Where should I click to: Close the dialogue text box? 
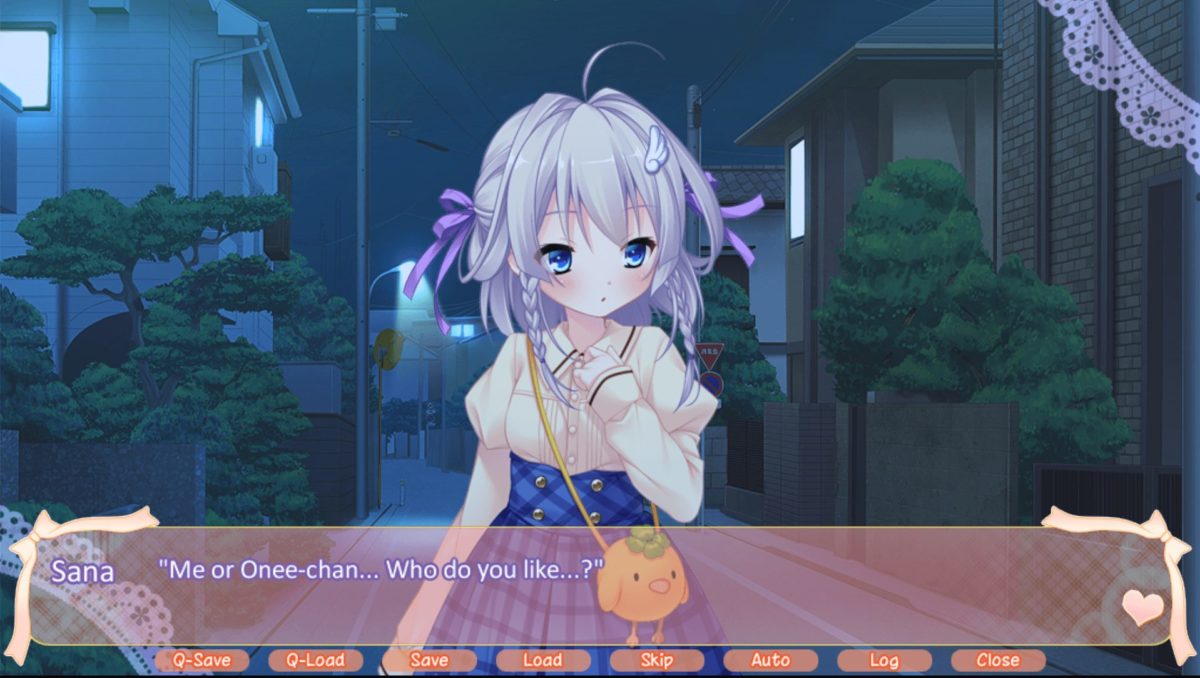coord(998,660)
